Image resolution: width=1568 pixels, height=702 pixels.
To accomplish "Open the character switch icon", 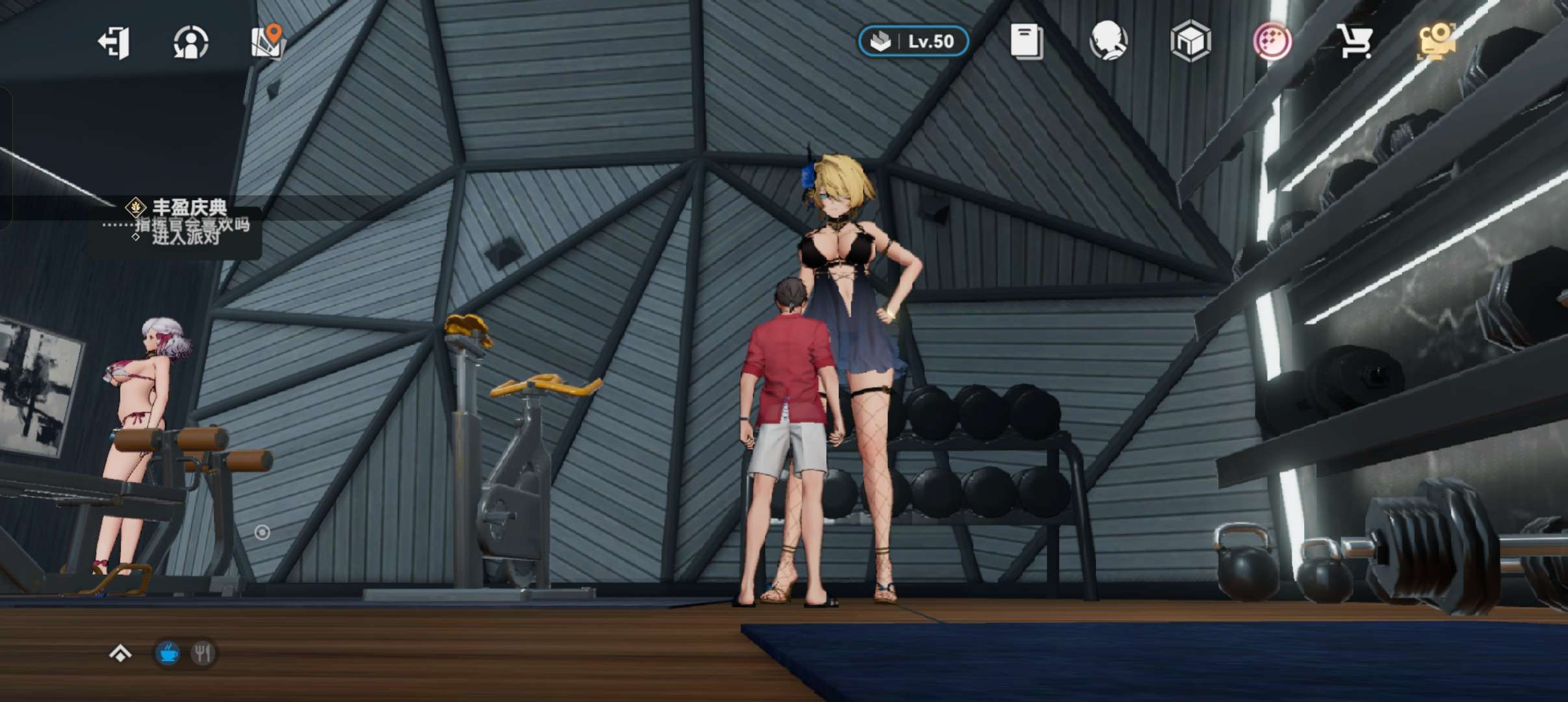I will point(191,43).
